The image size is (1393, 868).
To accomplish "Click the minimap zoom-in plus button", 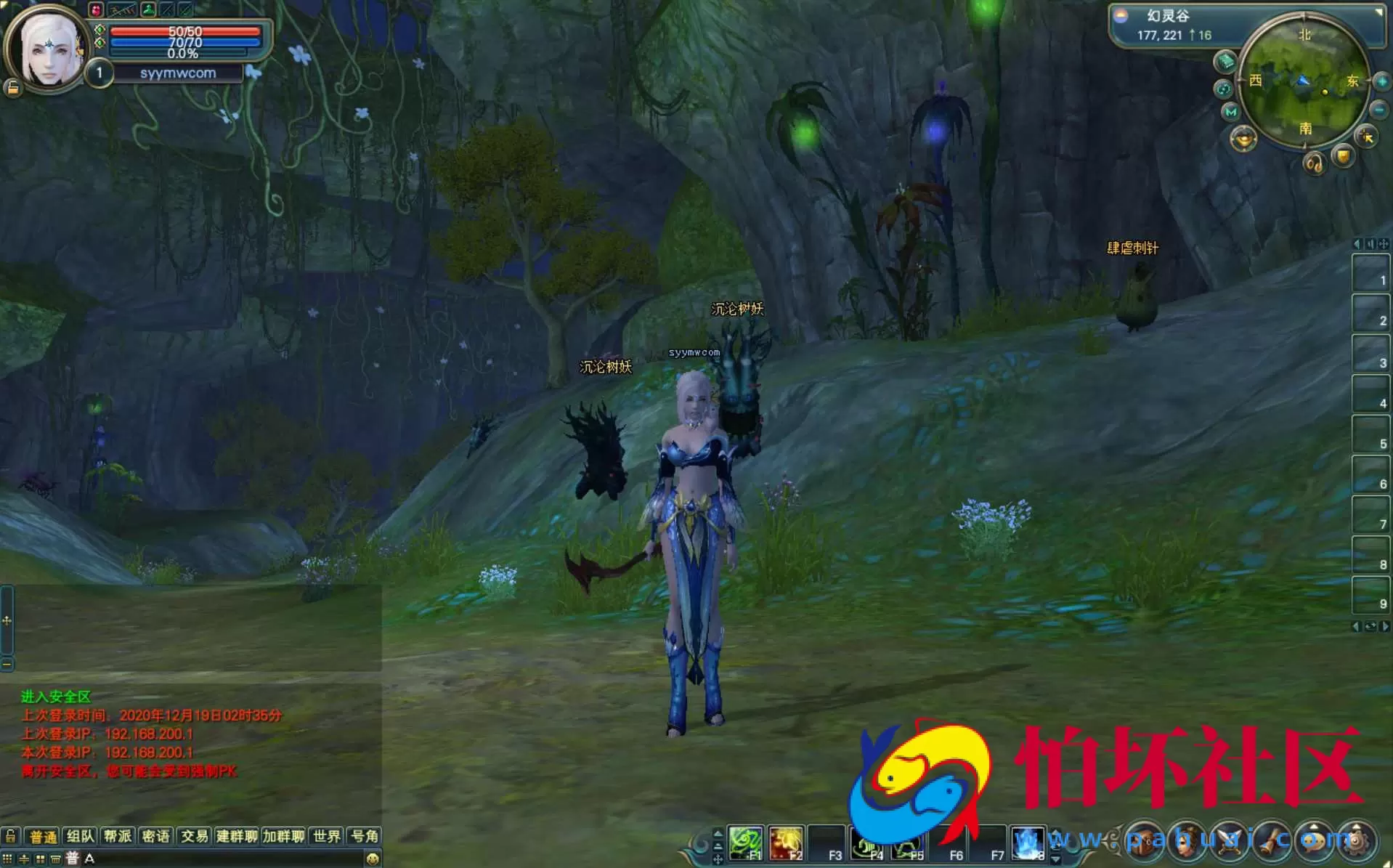I will 1381,82.
